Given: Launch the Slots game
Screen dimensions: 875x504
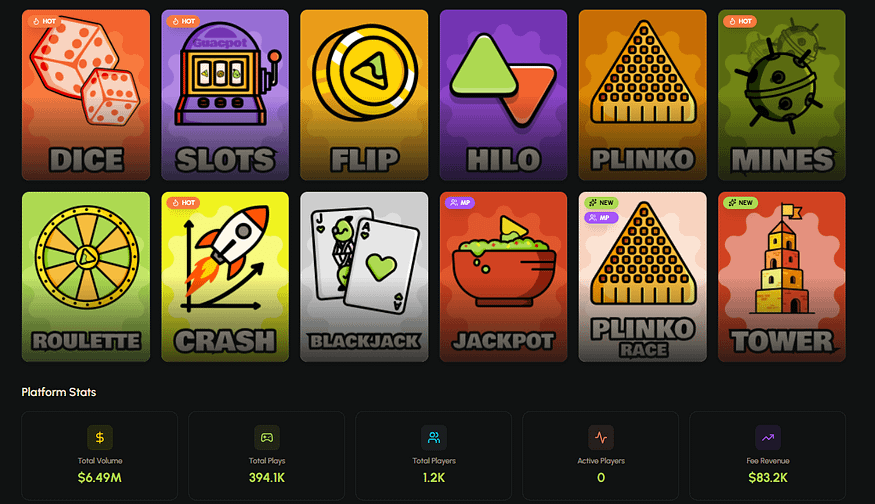Looking at the screenshot, I should click(x=224, y=95).
